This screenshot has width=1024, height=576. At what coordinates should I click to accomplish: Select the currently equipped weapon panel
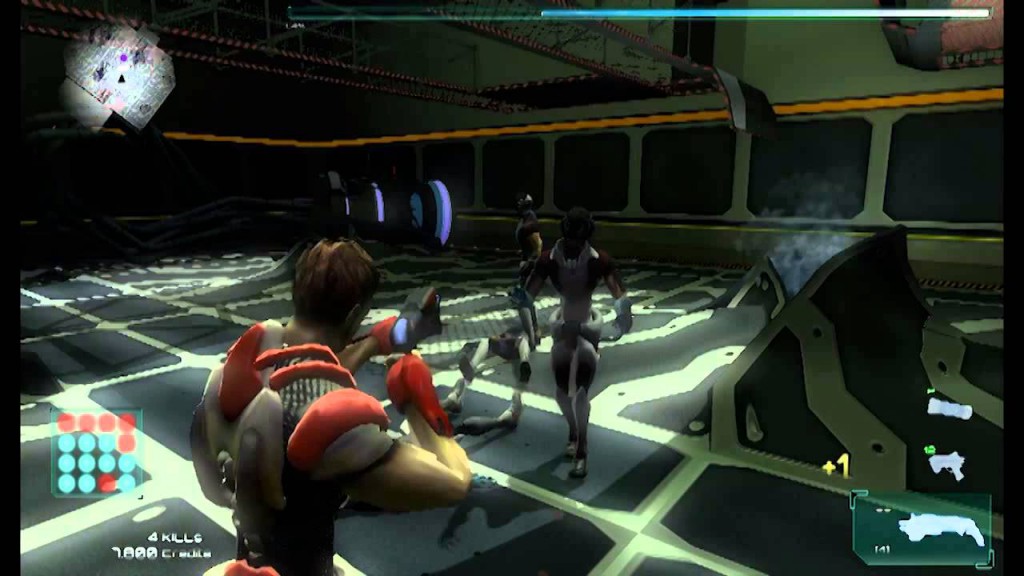(x=922, y=527)
